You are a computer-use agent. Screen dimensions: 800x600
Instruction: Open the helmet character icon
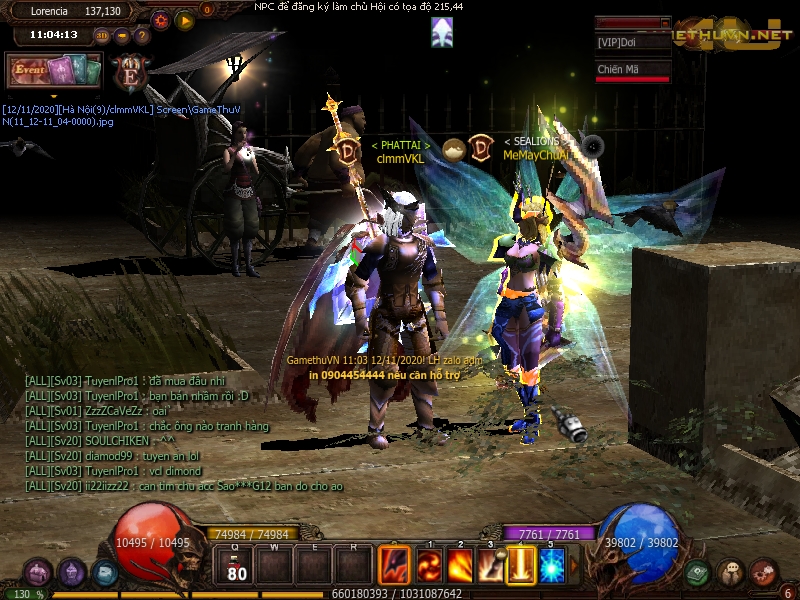[x=71, y=573]
